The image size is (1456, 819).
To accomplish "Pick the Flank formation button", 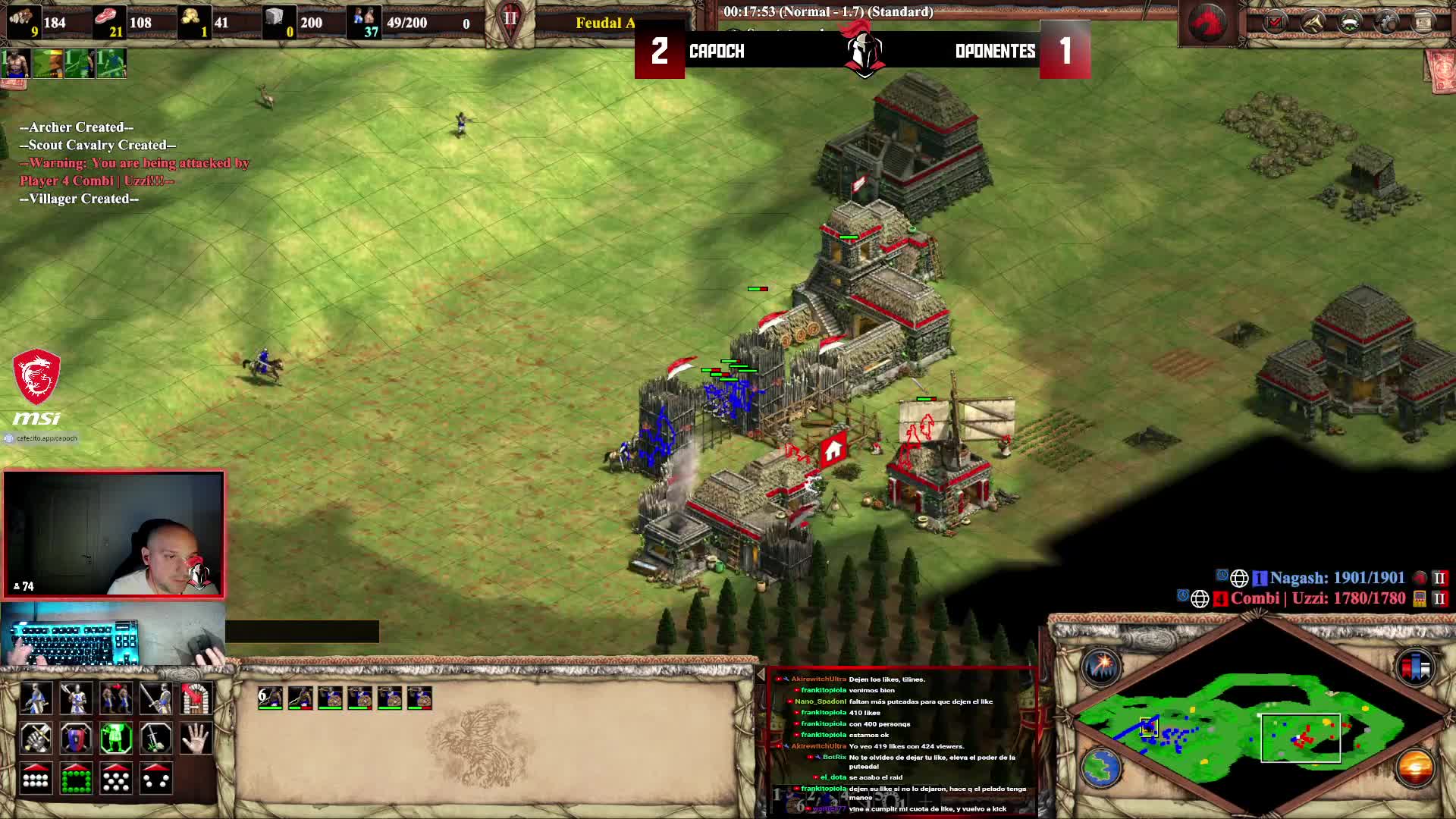I will tap(156, 778).
